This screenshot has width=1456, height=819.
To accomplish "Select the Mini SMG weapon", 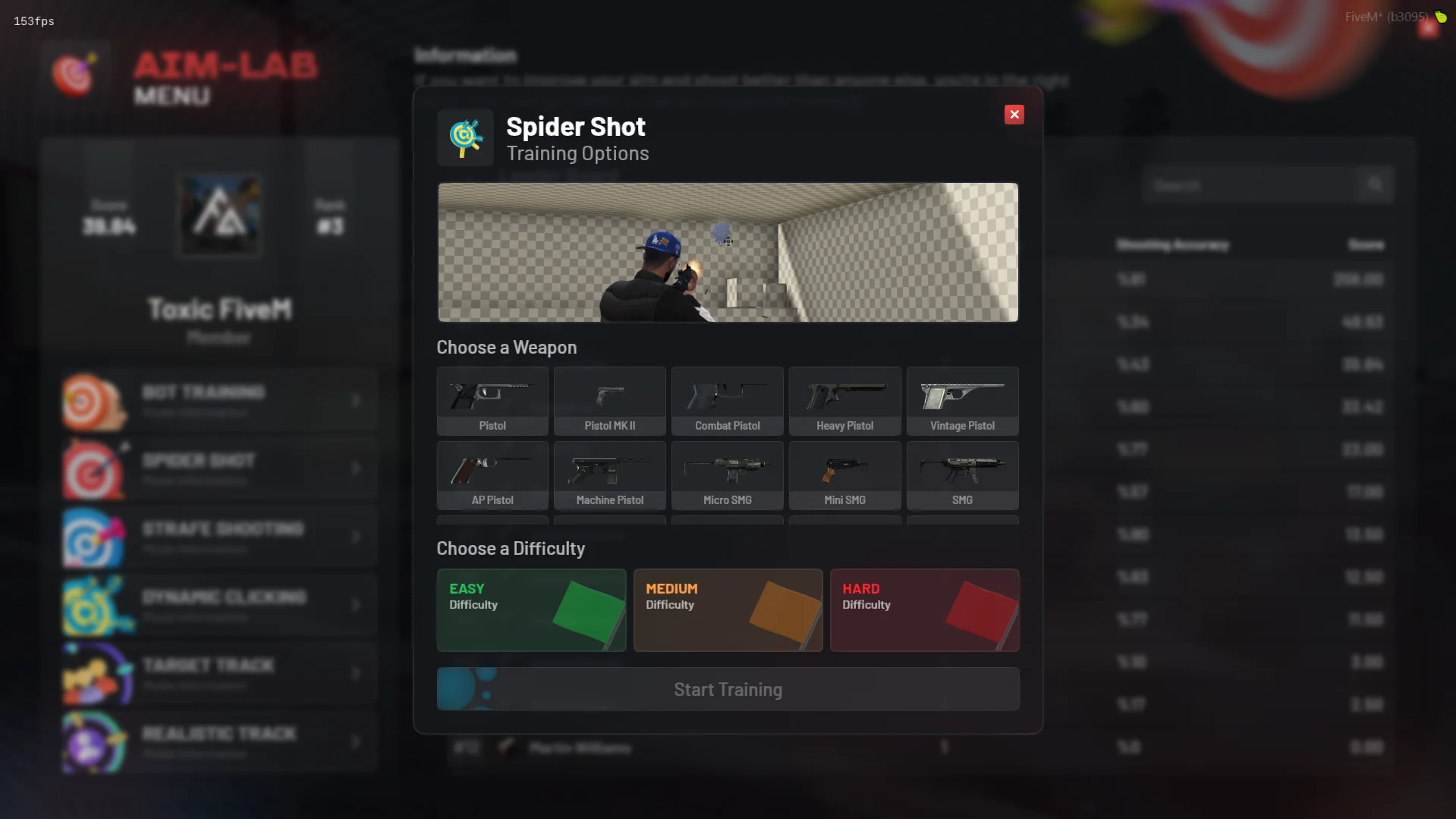I will pos(844,476).
